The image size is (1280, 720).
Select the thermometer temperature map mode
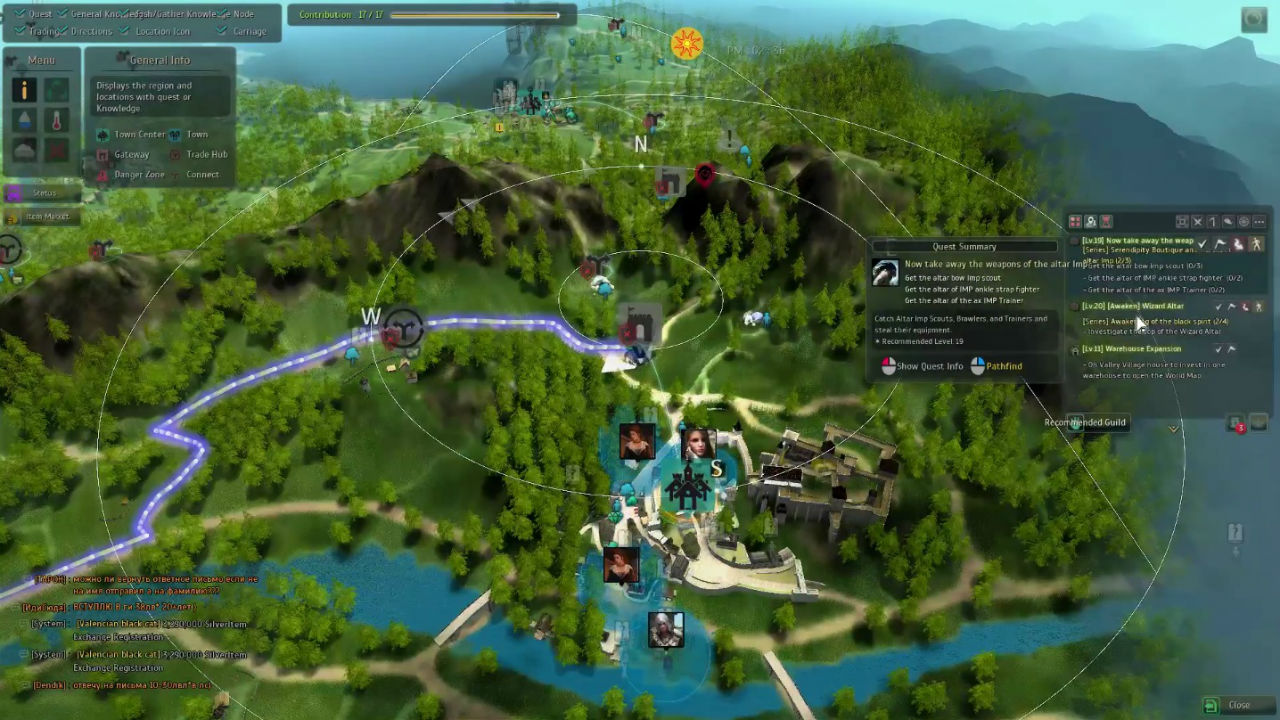(x=57, y=121)
